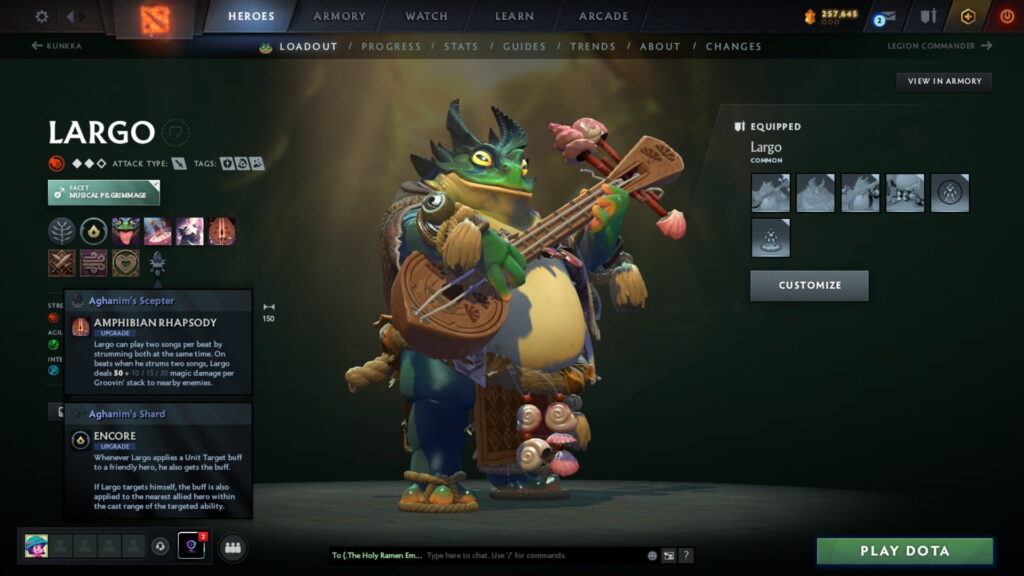Open the settings gear icon
Image resolution: width=1024 pixels, height=576 pixels.
click(x=42, y=16)
